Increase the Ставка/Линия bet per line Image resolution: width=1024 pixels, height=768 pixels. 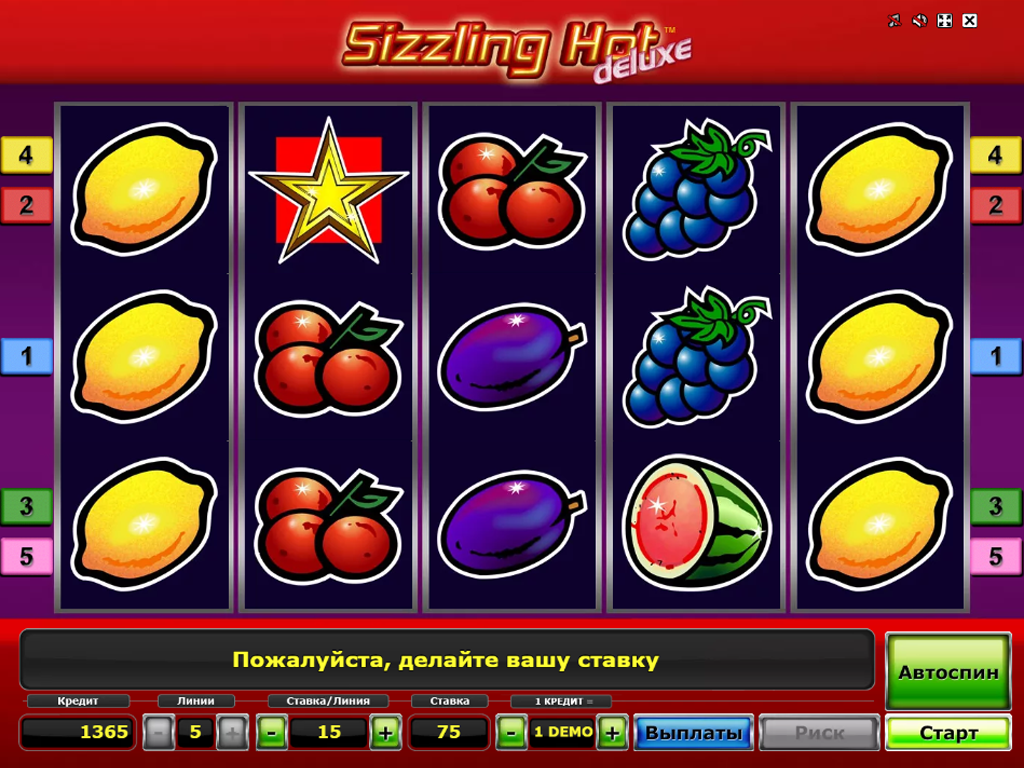[385, 733]
